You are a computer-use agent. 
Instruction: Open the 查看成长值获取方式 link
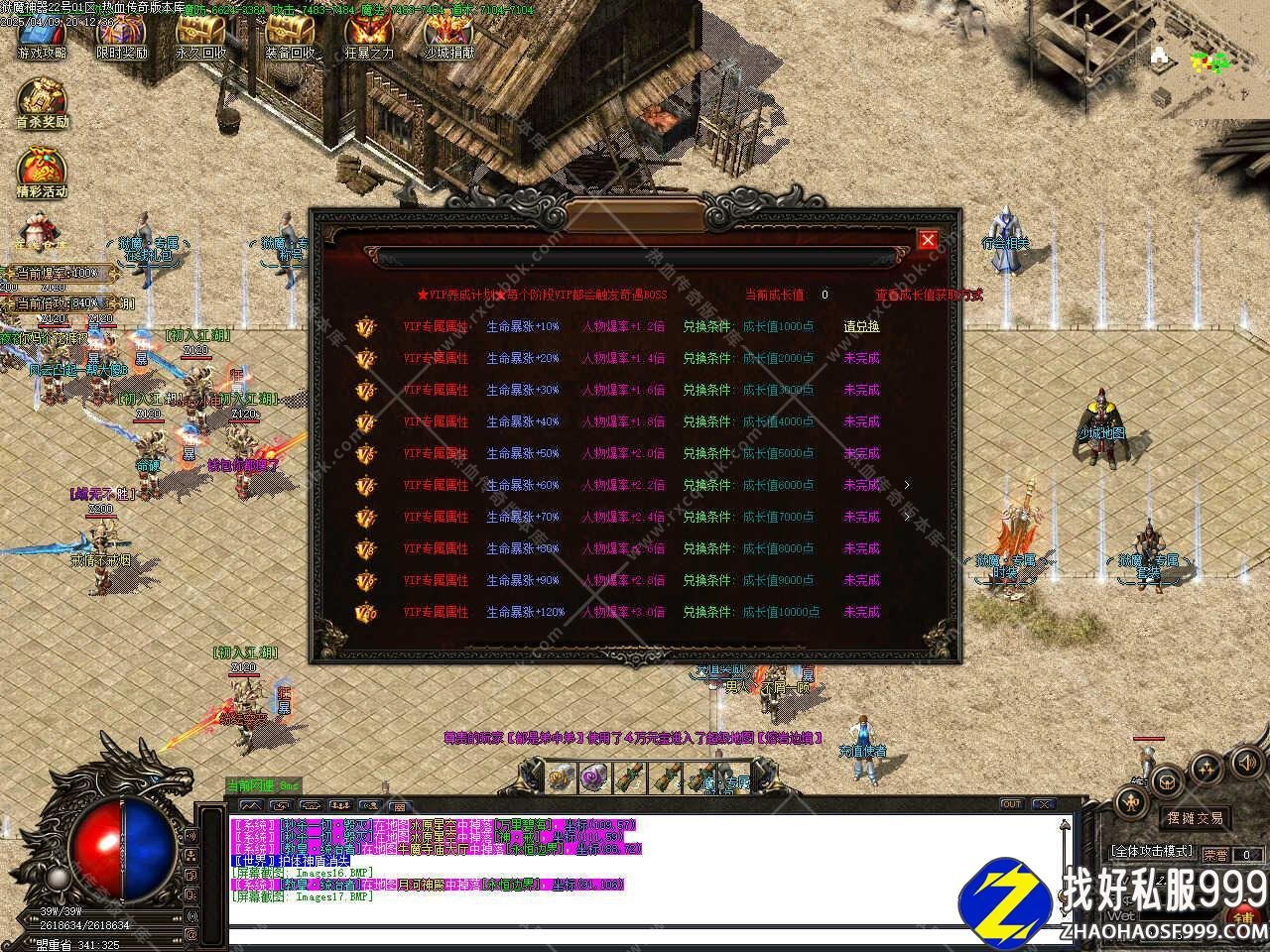point(929,295)
